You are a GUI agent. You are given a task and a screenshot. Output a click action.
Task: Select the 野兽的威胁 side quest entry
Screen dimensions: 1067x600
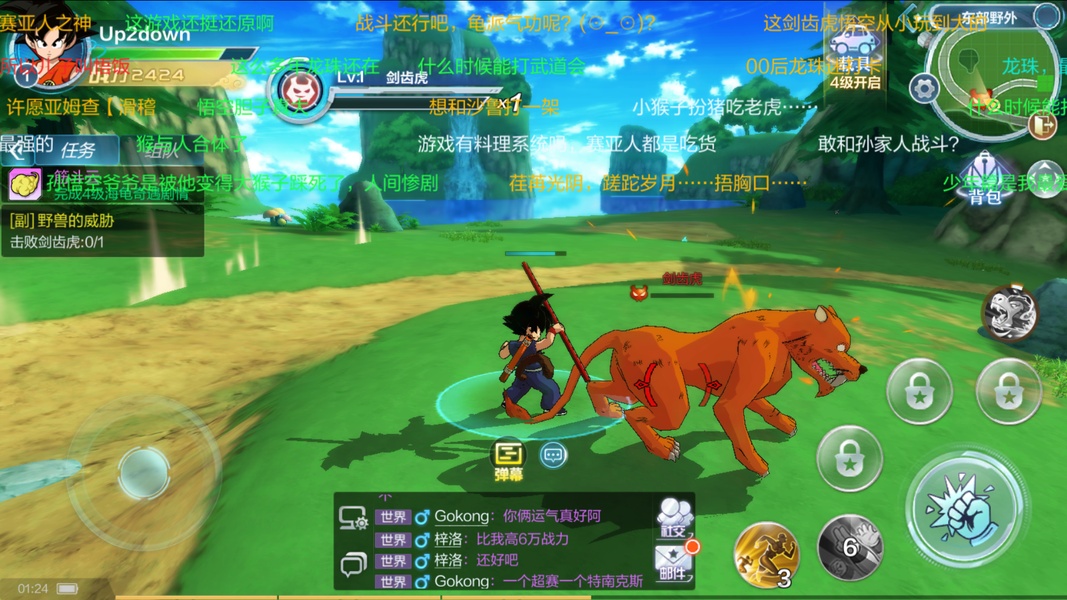pos(102,232)
